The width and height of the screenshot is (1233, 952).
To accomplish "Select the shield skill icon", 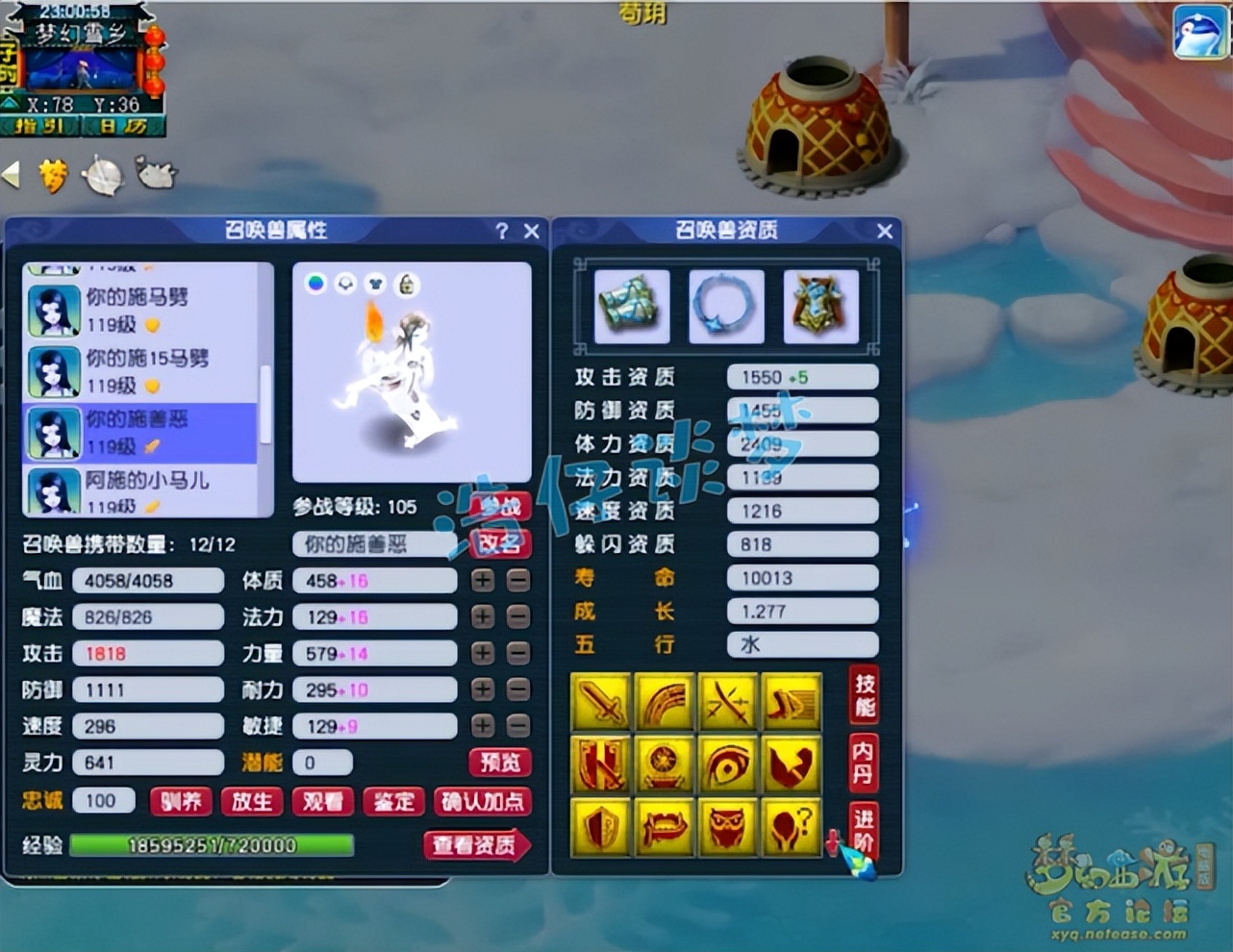I will click(x=601, y=829).
